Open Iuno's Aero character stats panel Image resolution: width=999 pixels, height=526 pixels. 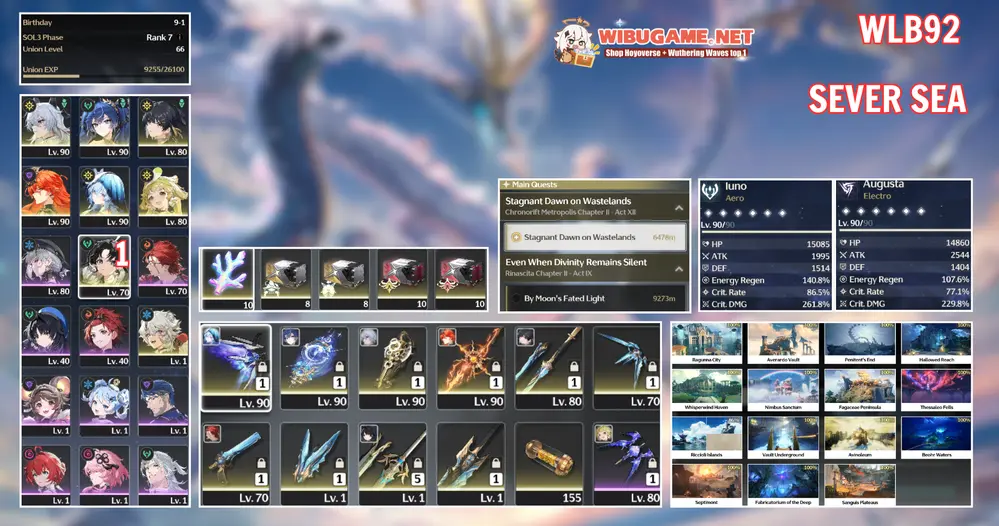point(764,246)
